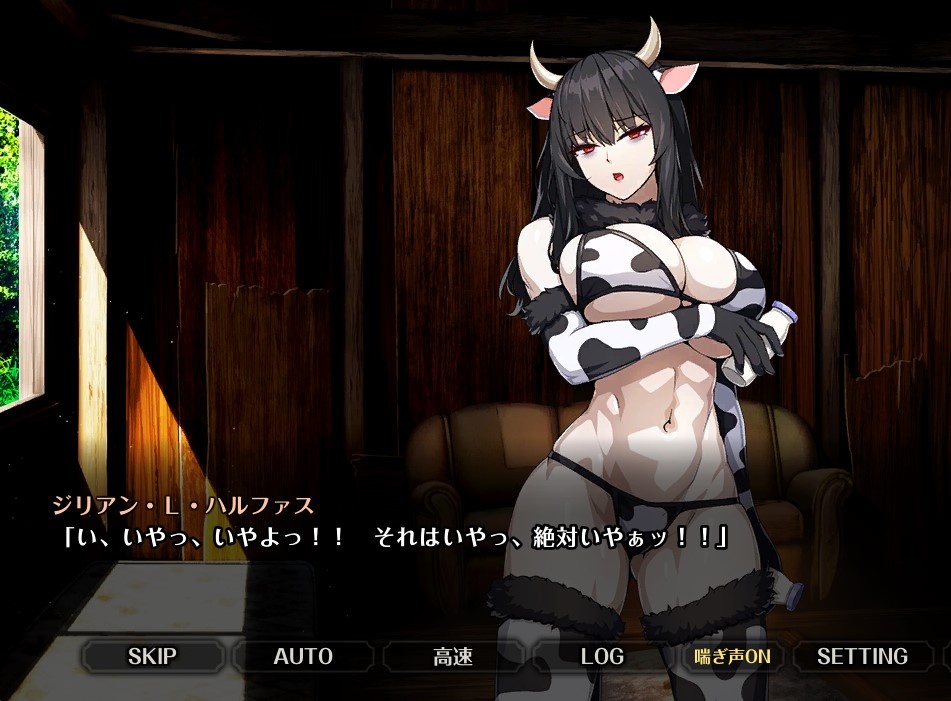Screen dimensions: 951x701
Task: Toggle the 喘ぎ声ON voice option
Action: [733, 657]
